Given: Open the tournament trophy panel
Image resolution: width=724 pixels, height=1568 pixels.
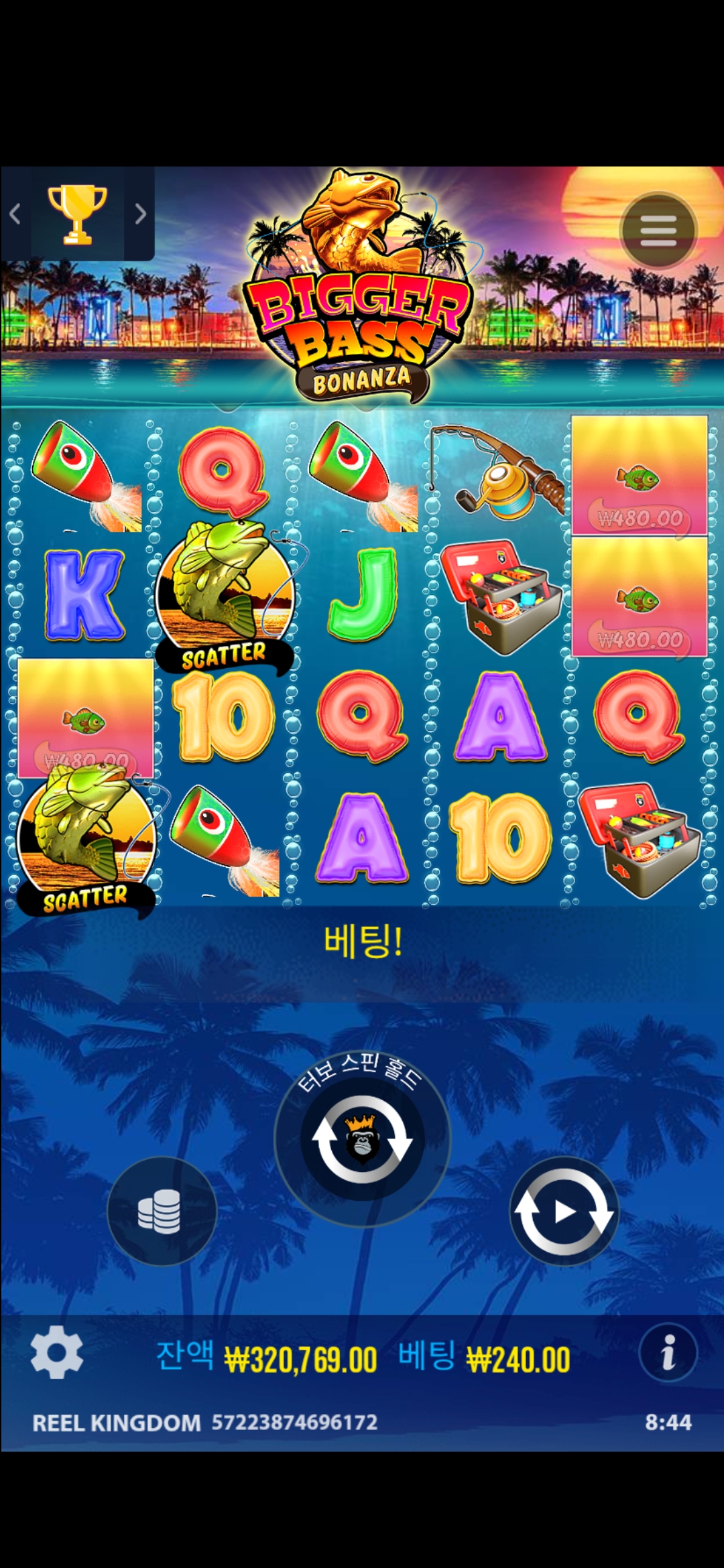Looking at the screenshot, I should tap(77, 214).
